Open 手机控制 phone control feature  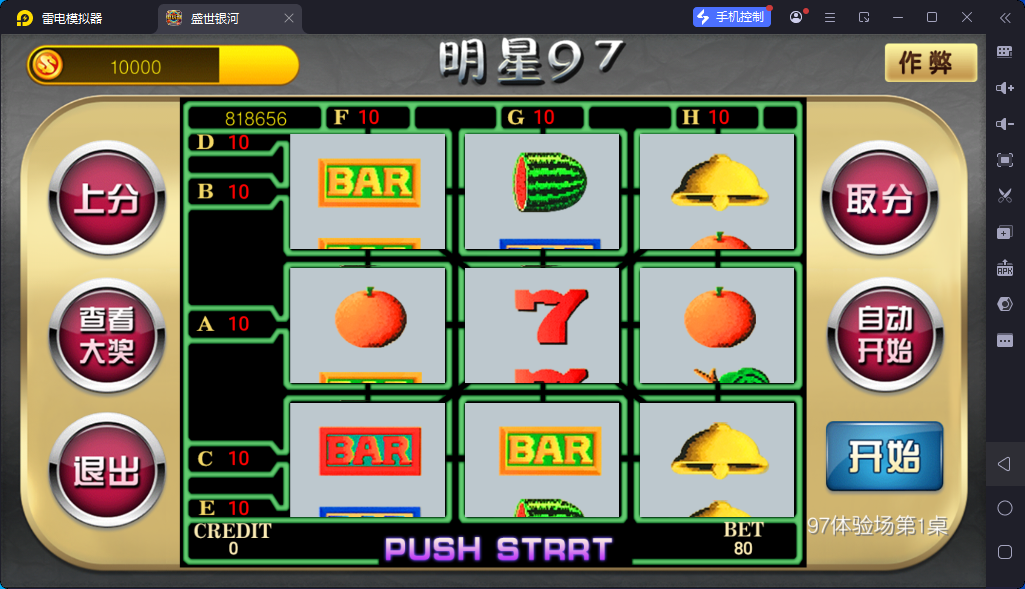coord(731,17)
